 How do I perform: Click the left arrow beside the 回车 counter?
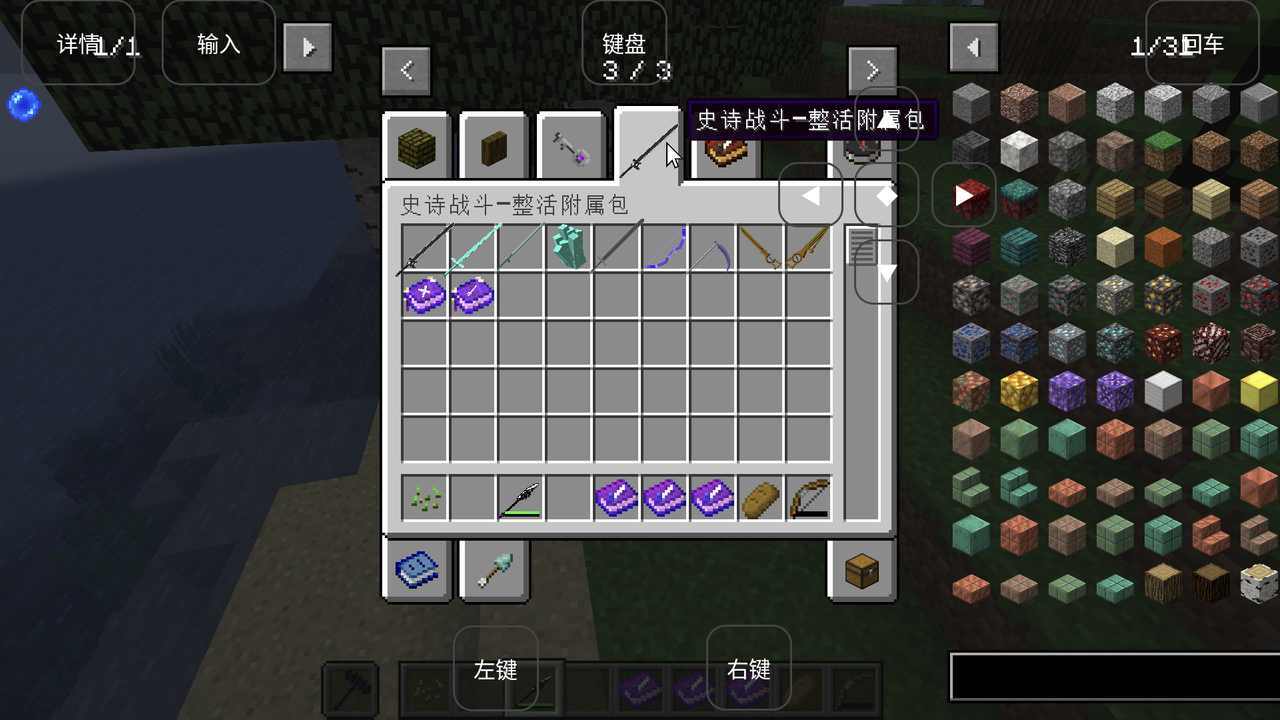[x=973, y=44]
